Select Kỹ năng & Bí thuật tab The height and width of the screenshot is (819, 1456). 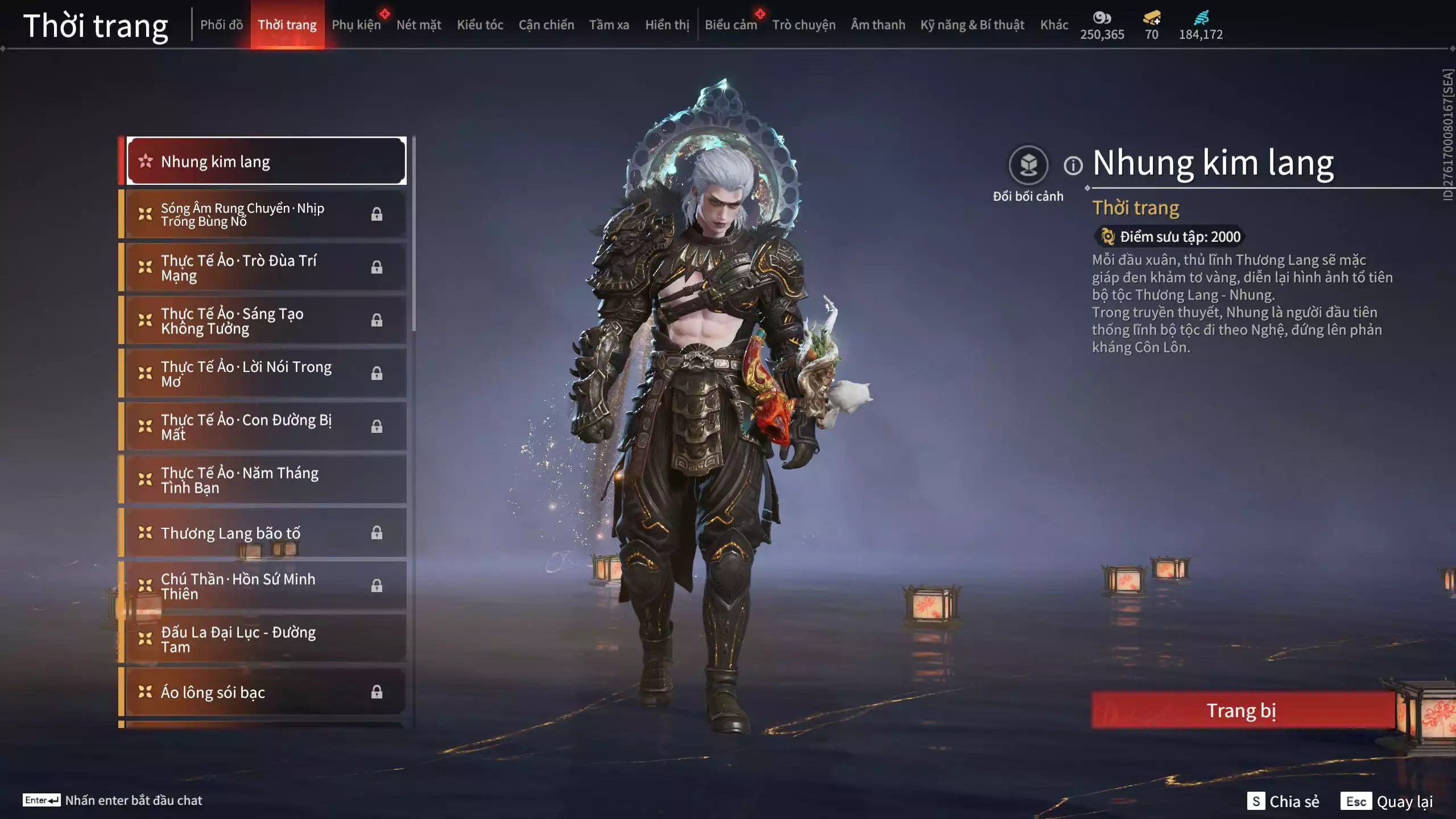tap(972, 25)
